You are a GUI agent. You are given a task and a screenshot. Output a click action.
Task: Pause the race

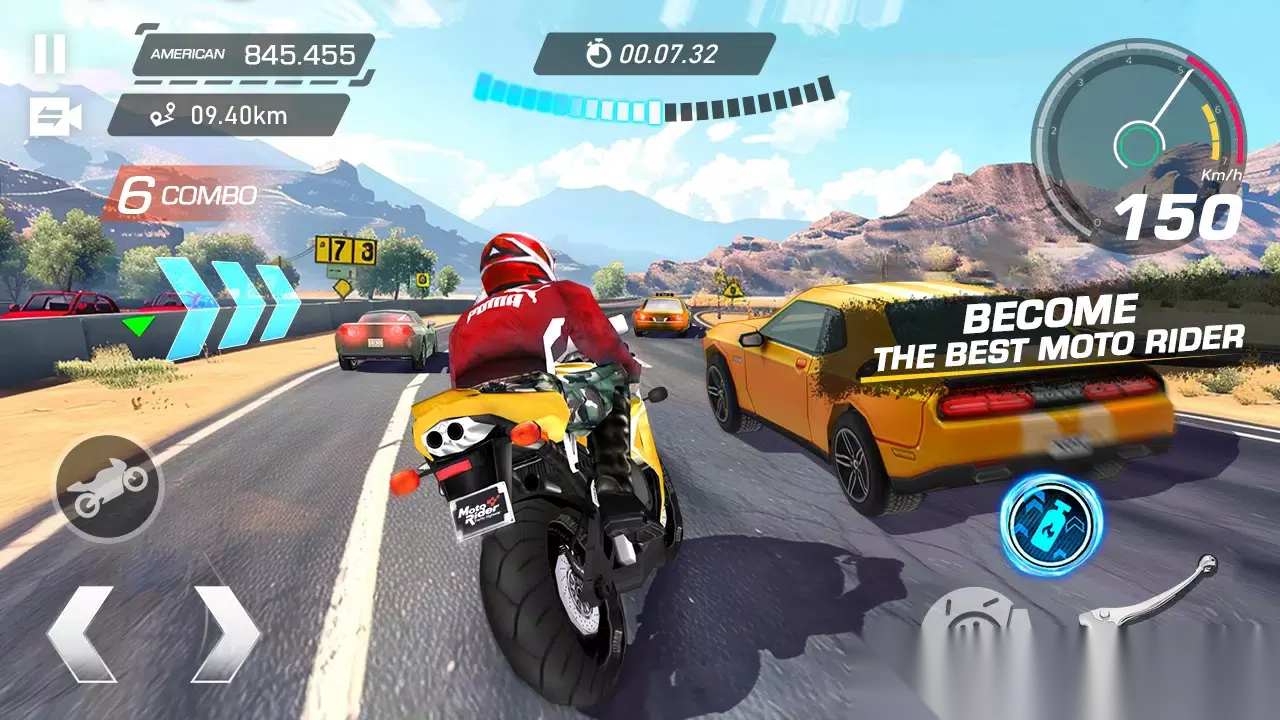[x=50, y=53]
